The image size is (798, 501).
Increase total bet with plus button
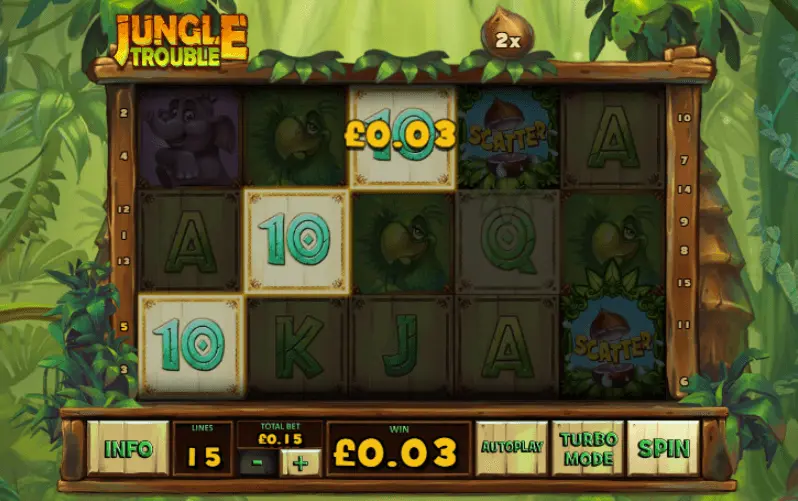click(301, 462)
